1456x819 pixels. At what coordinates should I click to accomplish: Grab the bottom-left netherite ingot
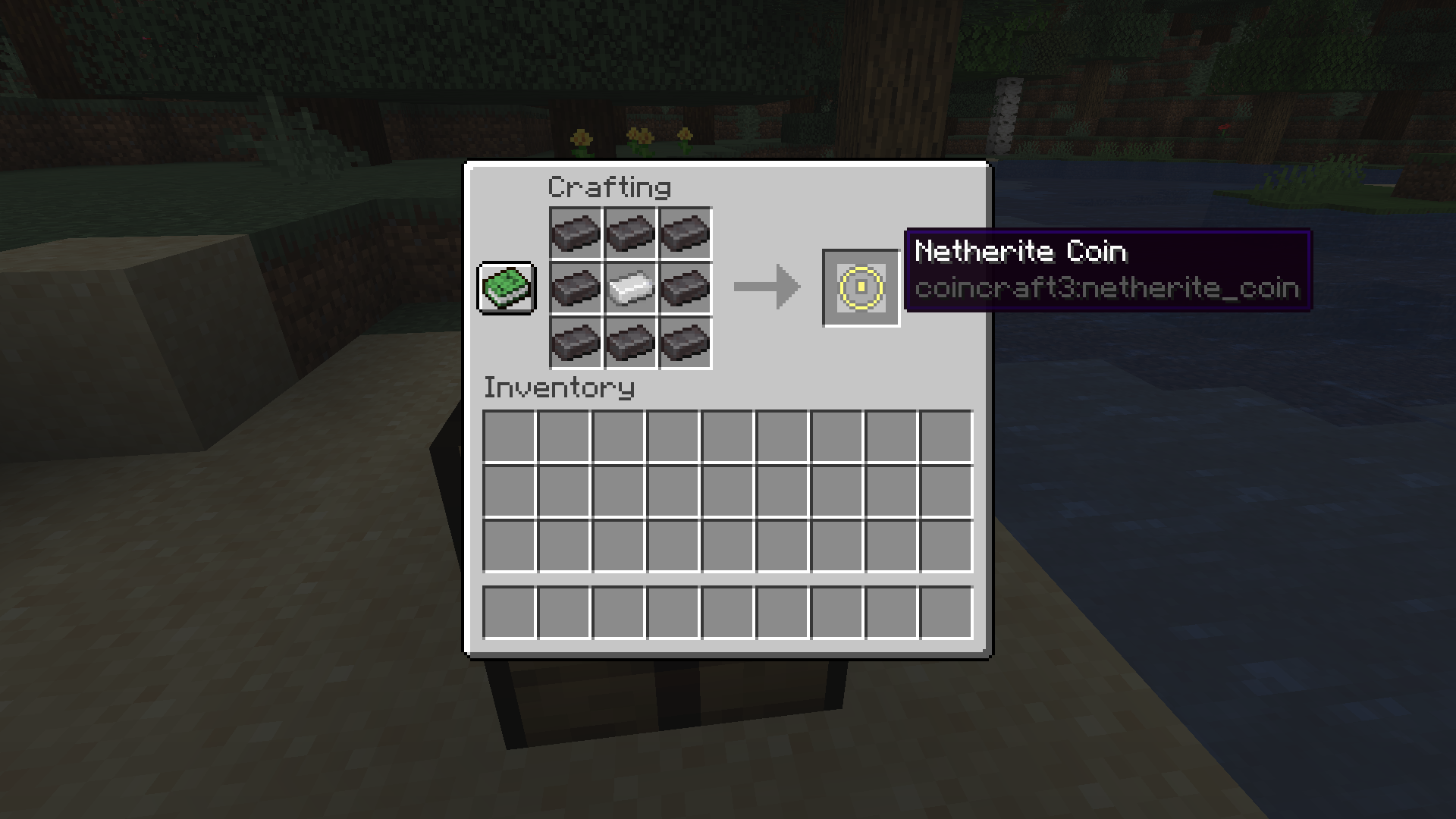coord(575,343)
